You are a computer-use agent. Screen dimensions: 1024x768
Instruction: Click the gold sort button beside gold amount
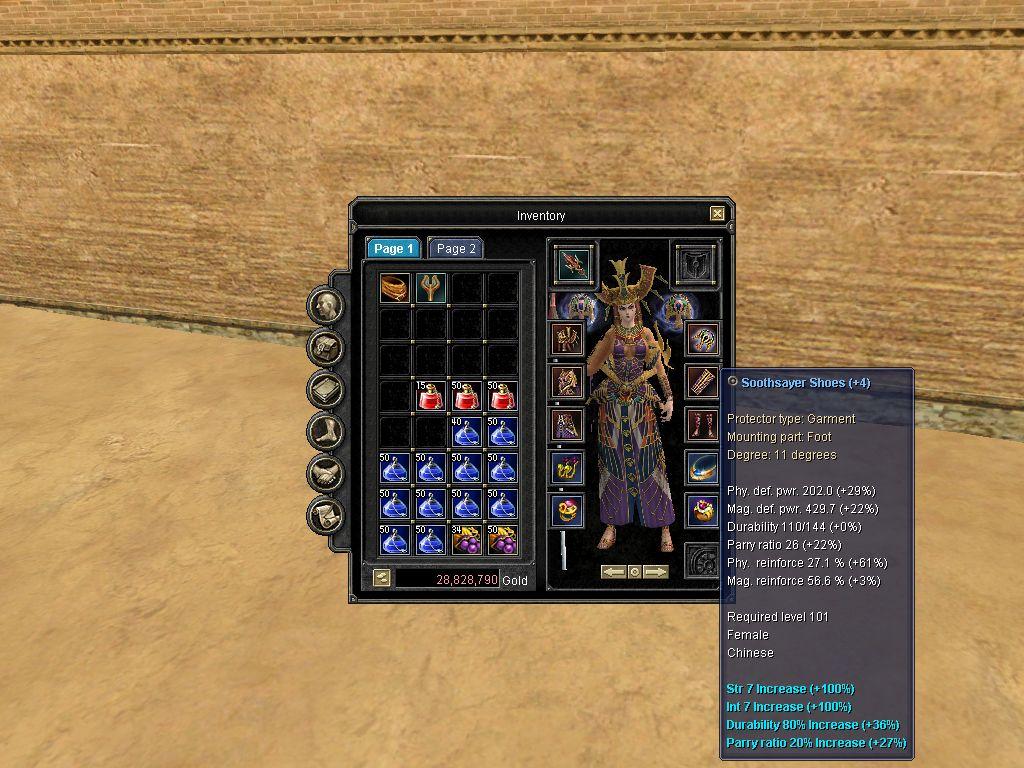381,578
